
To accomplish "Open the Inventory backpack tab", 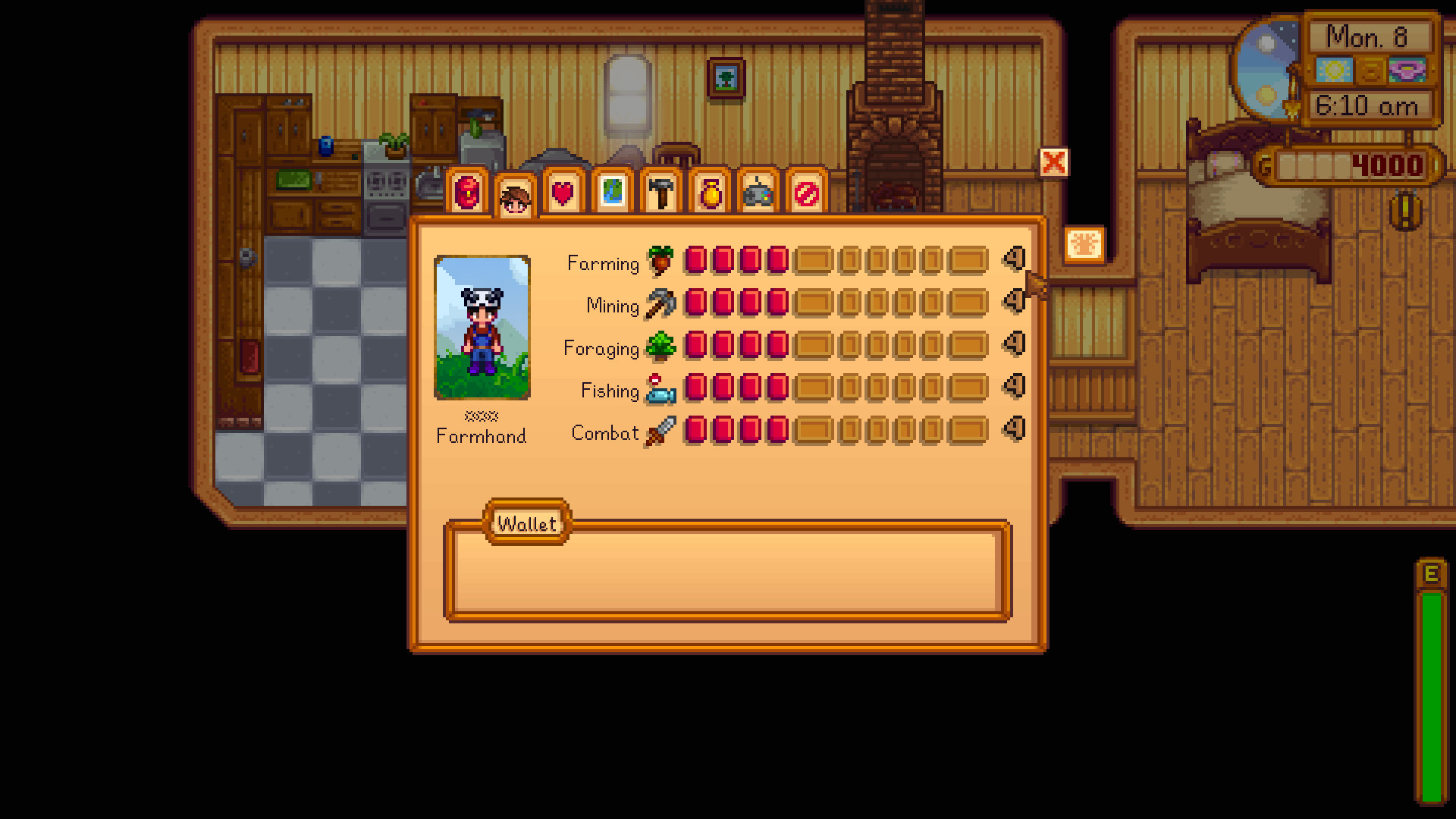I will 466,193.
